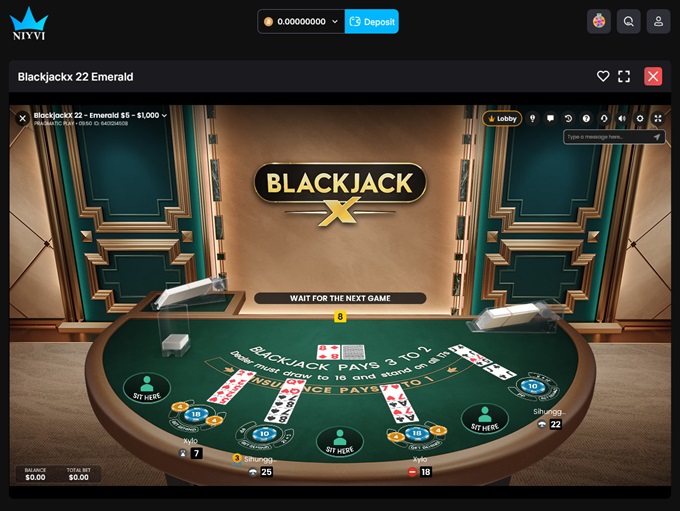Contact support via the headset icon
This screenshot has height=511, width=680.
pos(604,118)
